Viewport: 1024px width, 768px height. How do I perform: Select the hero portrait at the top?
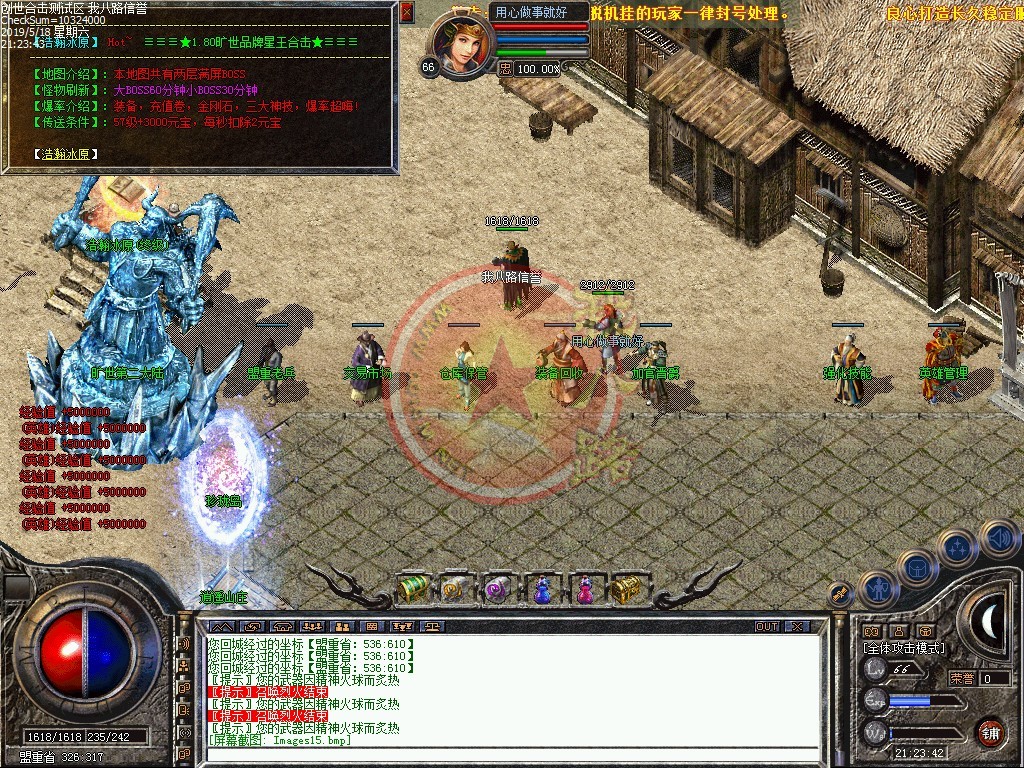pyautogui.click(x=462, y=46)
